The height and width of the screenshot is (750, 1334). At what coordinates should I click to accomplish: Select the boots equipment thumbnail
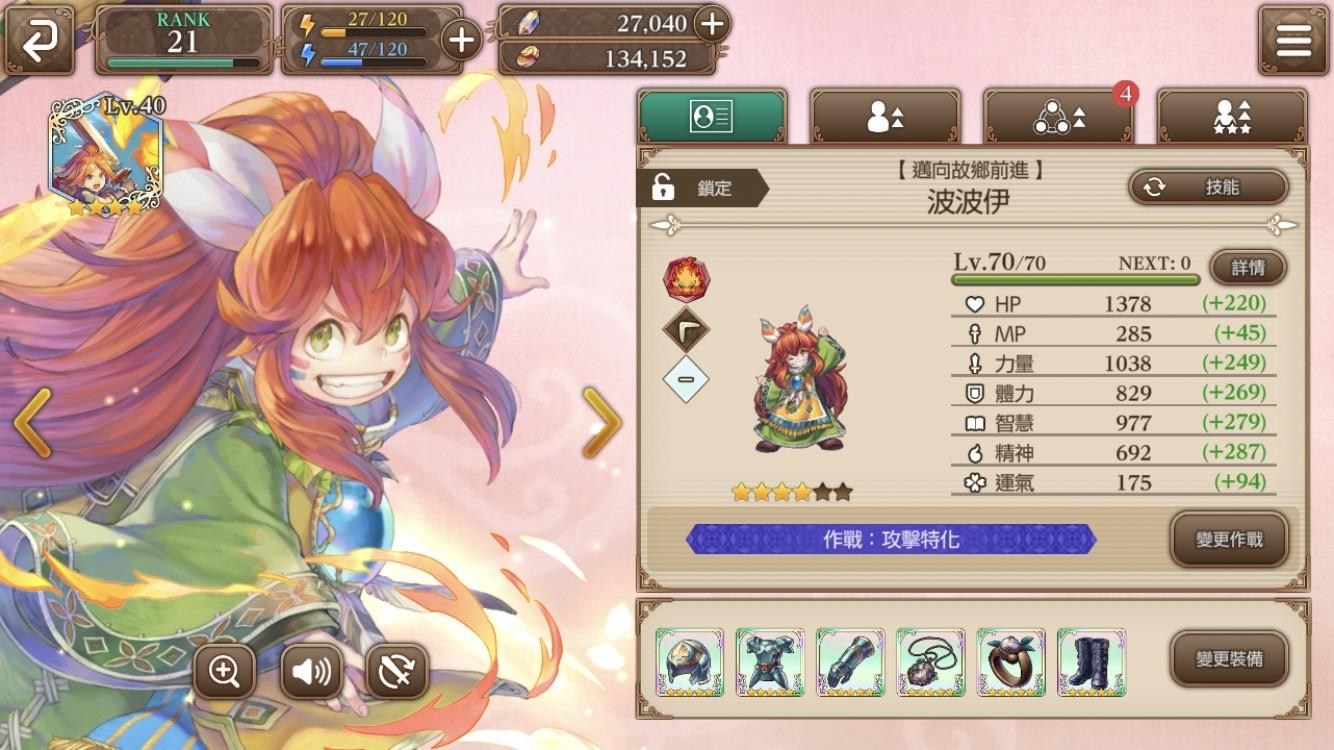[1091, 660]
